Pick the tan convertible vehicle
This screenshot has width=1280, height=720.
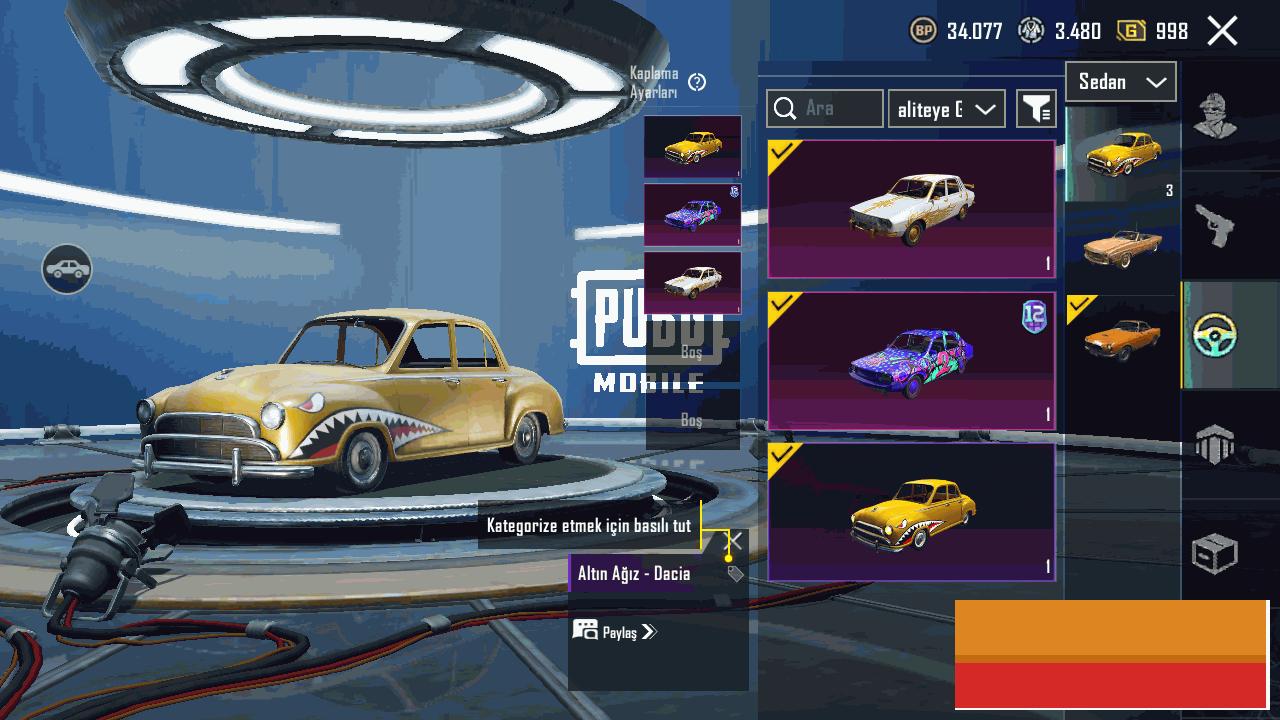click(1122, 247)
